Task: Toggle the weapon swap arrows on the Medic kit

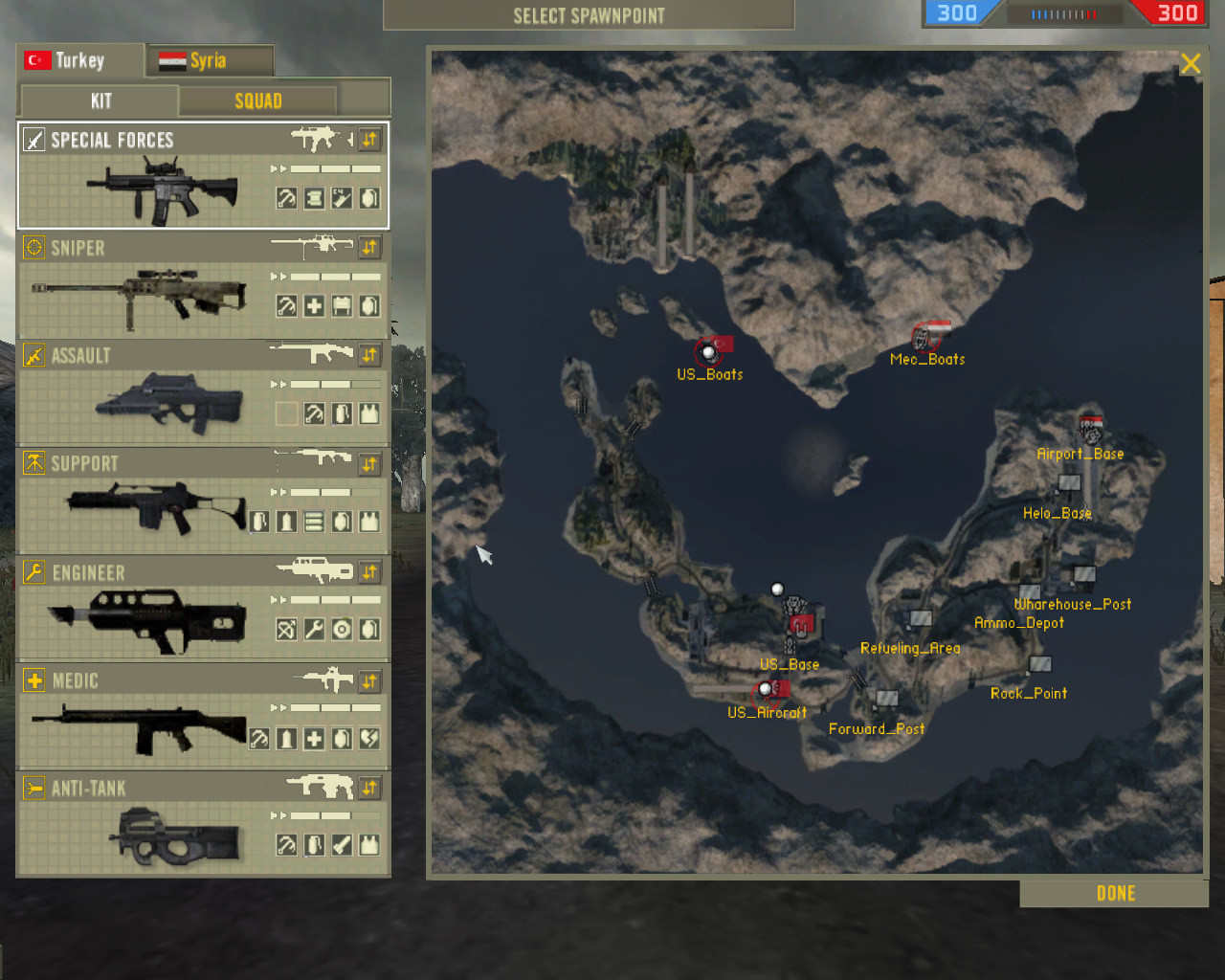Action: (370, 681)
